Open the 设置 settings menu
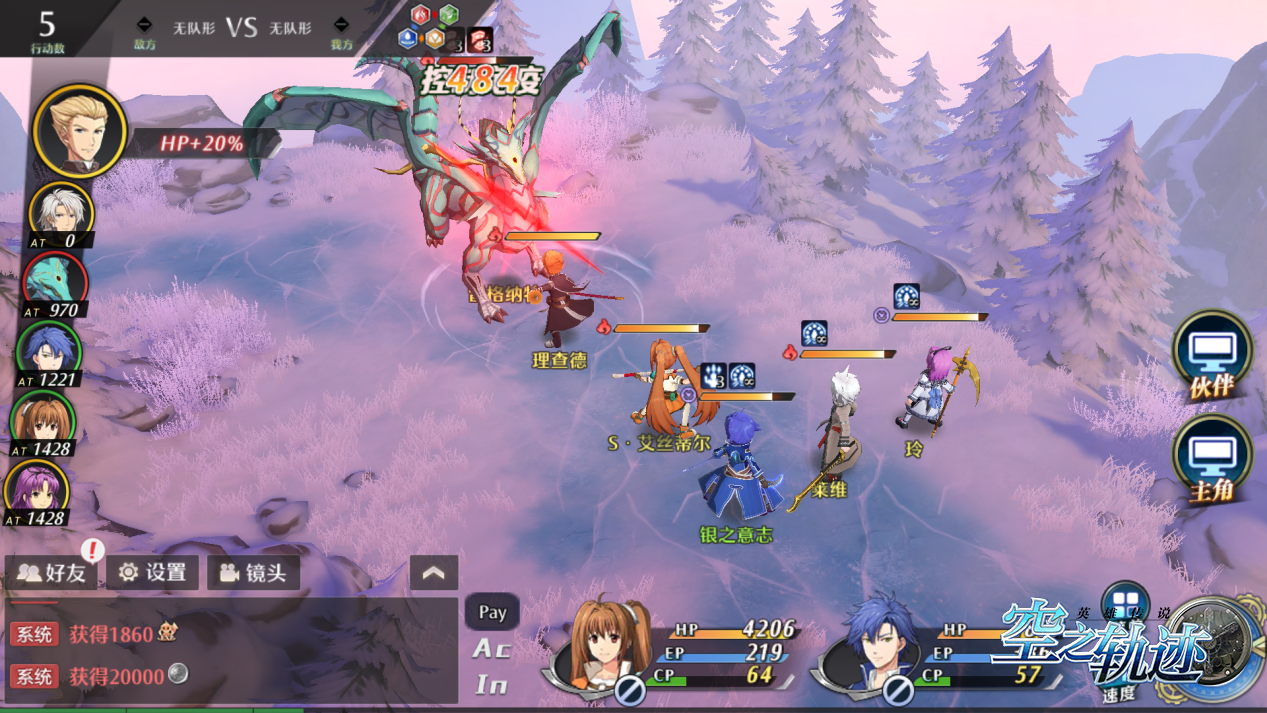The image size is (1267, 713). click(153, 573)
